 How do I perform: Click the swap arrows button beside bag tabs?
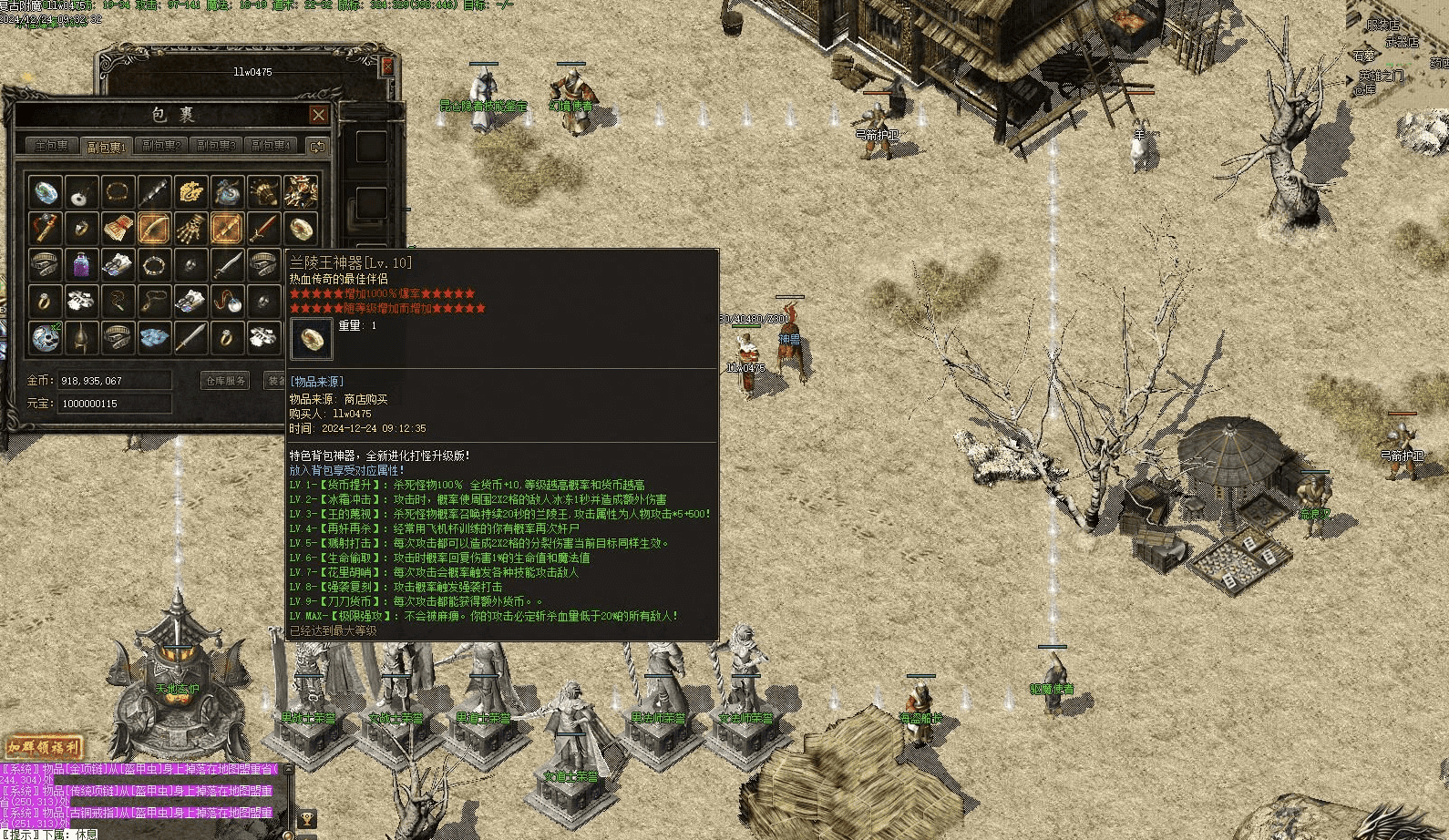tap(317, 146)
